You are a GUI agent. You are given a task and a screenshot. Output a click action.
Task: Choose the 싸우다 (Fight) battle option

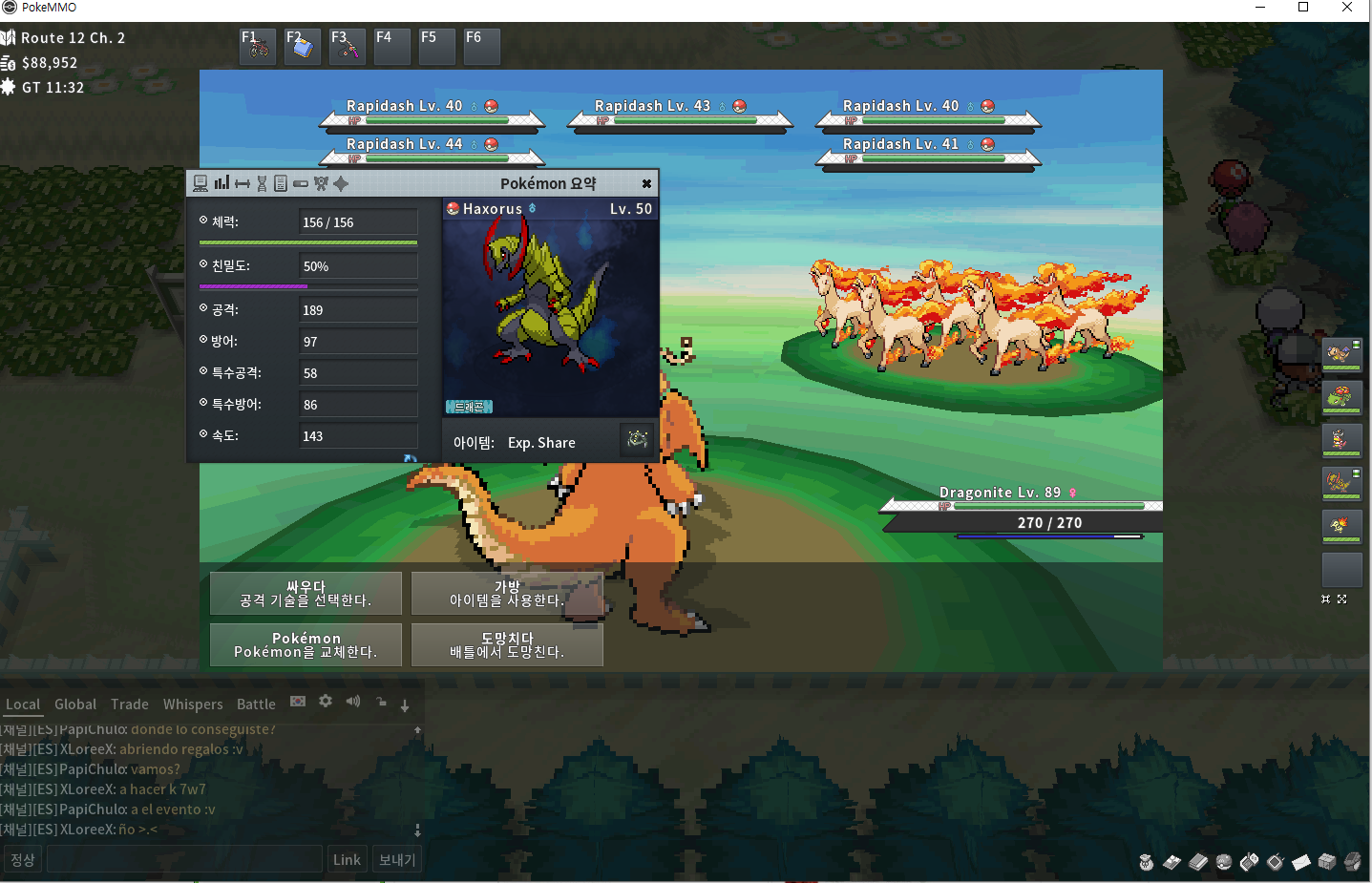306,594
